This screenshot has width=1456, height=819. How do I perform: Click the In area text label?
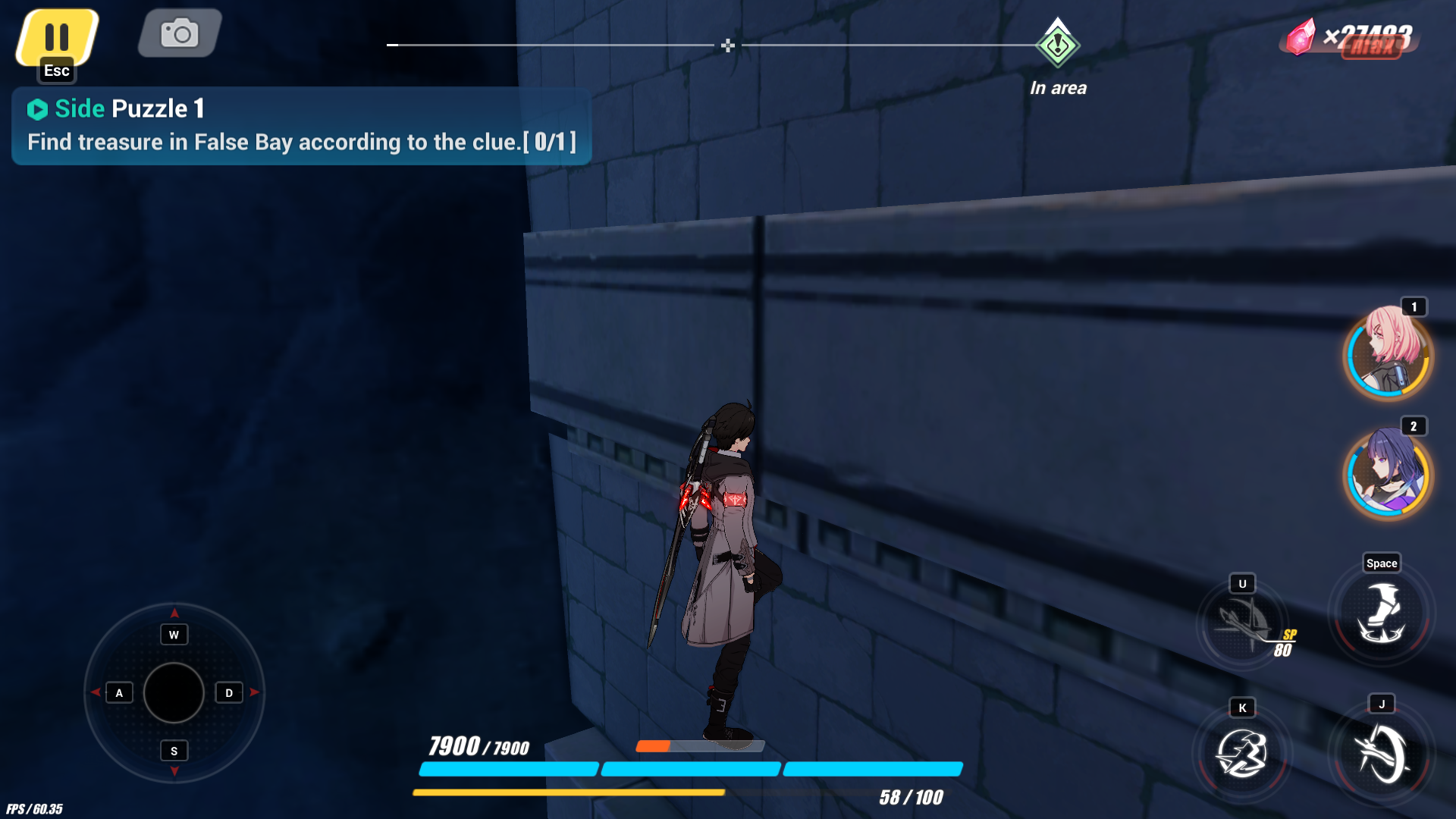(1058, 87)
